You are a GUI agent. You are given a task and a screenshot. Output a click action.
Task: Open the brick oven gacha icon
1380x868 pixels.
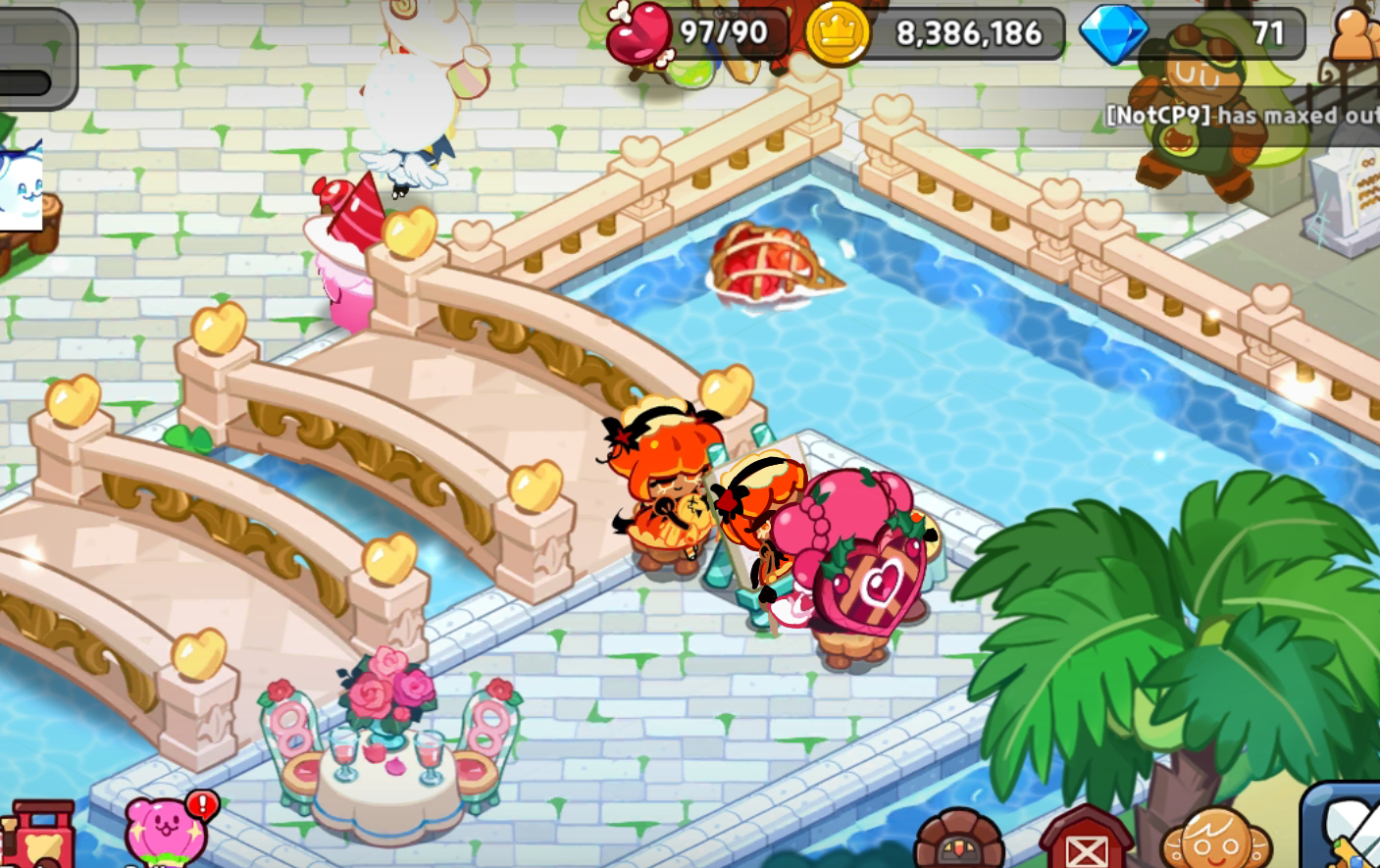point(958,842)
